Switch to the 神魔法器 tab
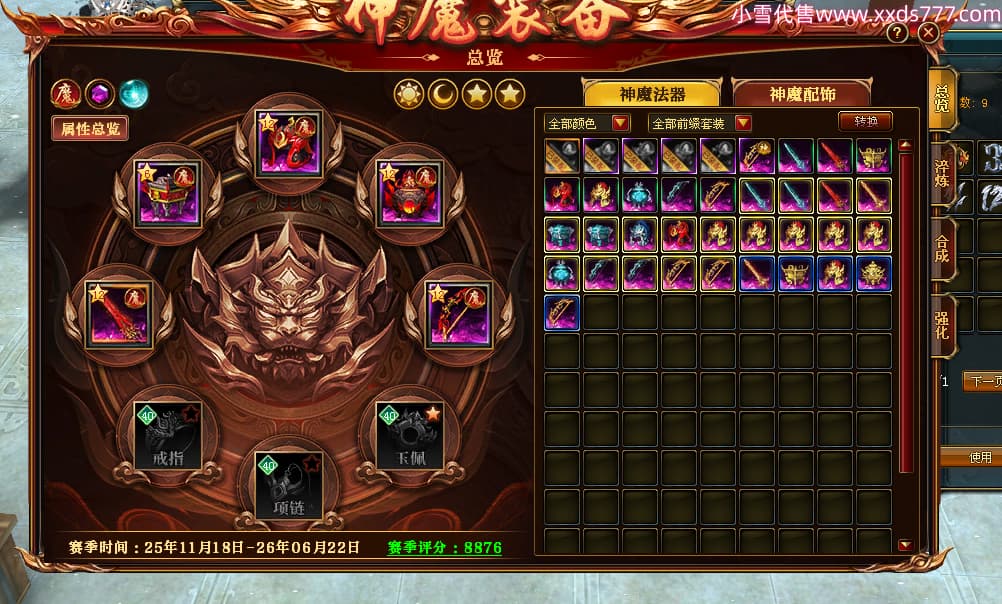The width and height of the screenshot is (1002, 604). pos(651,94)
